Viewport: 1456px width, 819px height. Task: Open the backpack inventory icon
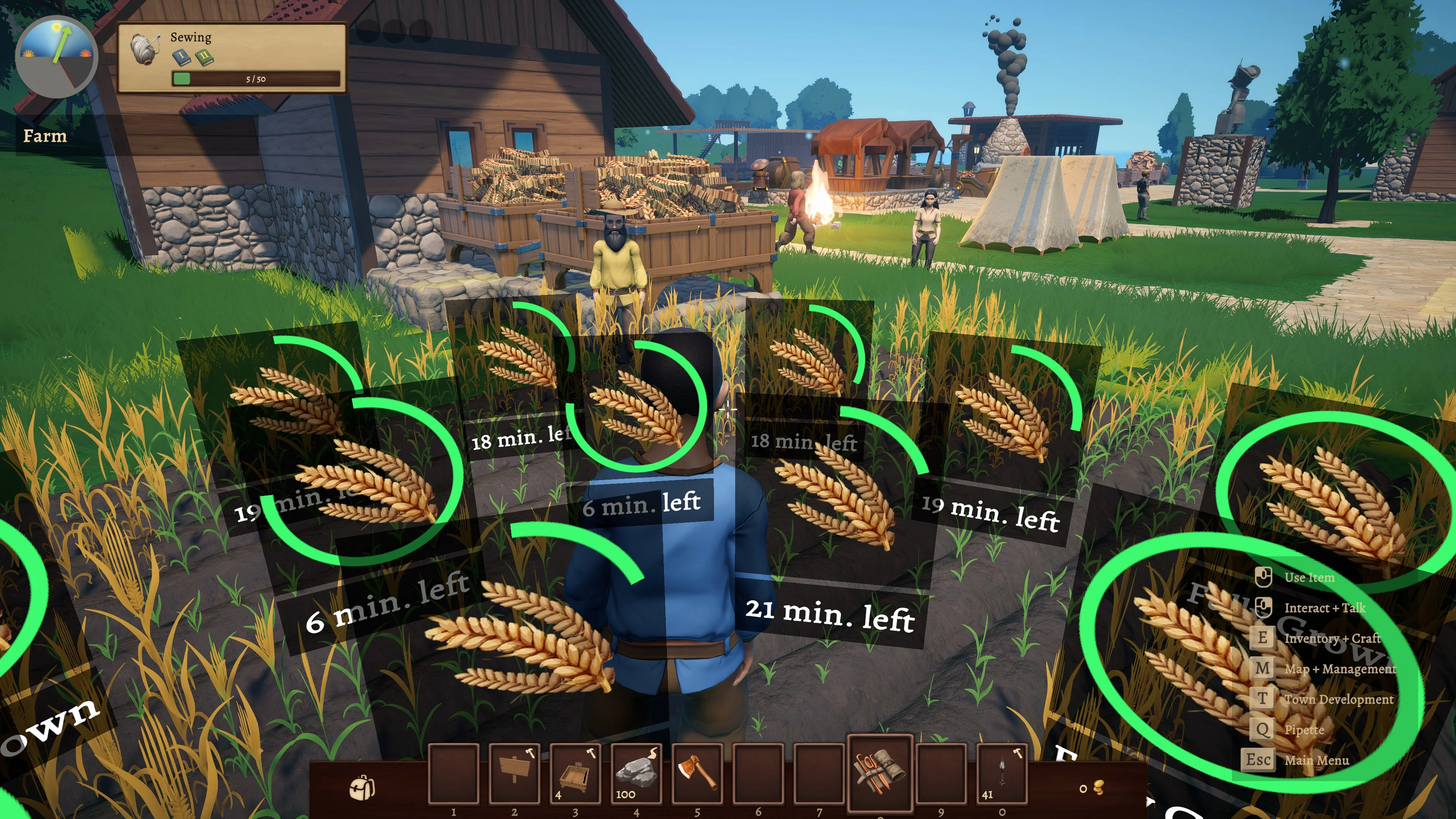click(362, 788)
